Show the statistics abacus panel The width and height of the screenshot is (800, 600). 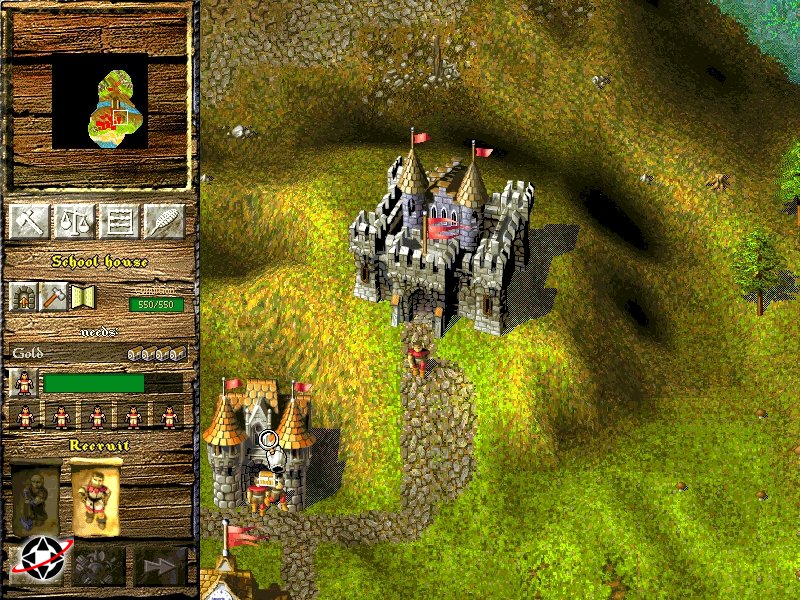[121, 221]
